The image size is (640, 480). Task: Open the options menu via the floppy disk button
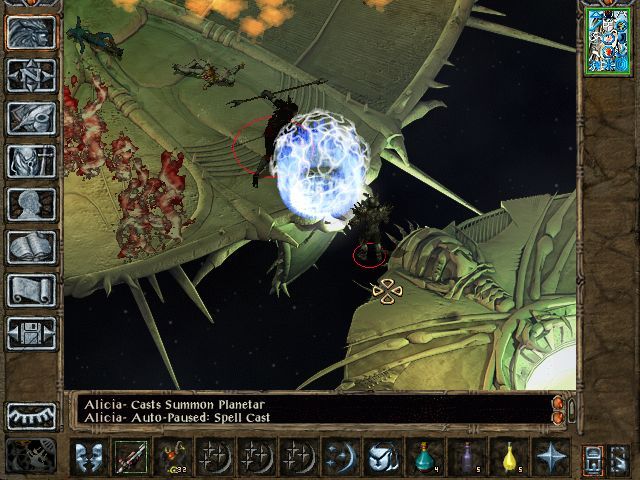[x=31, y=333]
